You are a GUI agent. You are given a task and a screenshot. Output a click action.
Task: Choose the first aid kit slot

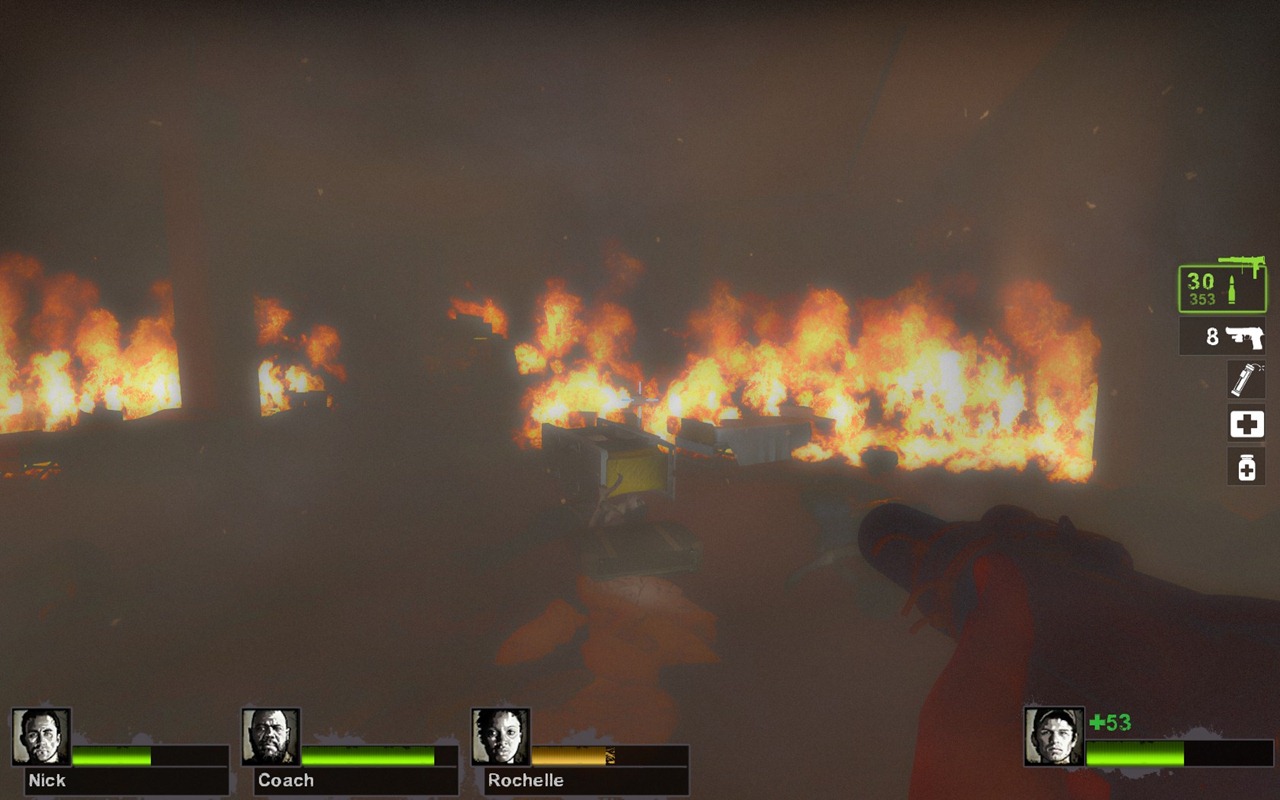pos(1246,424)
